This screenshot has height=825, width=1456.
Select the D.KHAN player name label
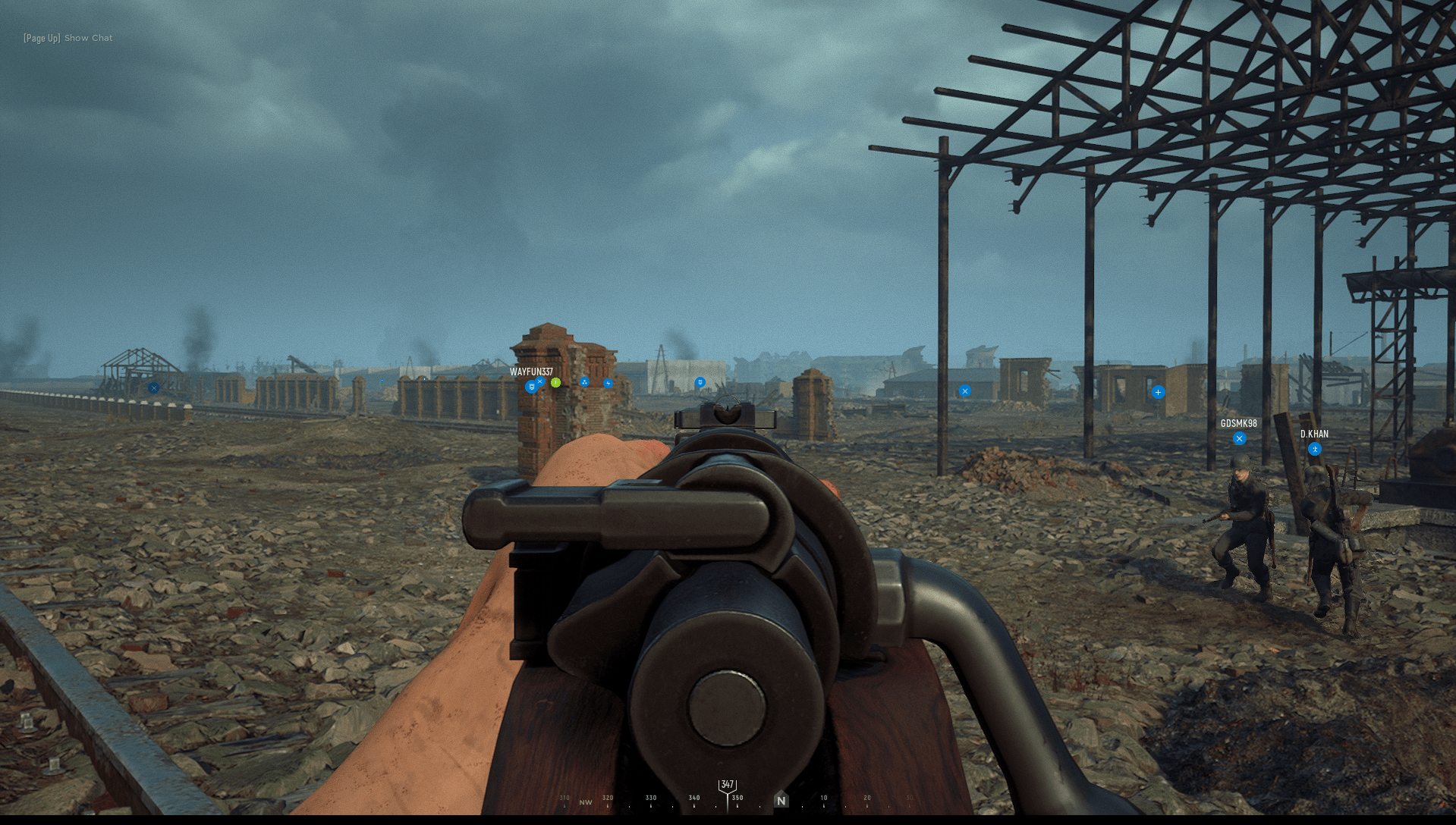(1314, 434)
